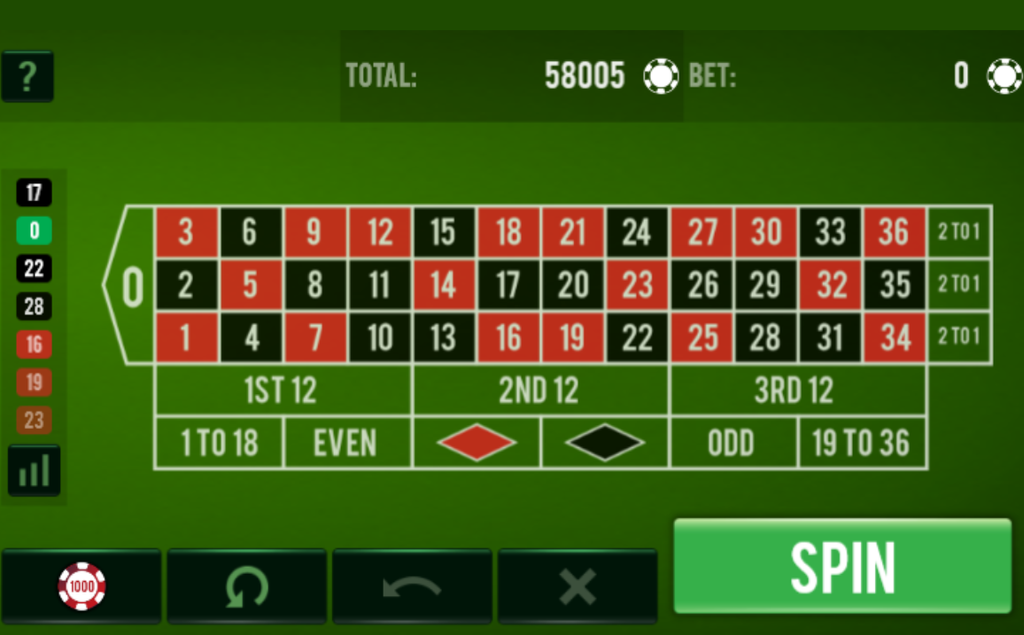Screen dimensions: 1024x635
Task: Repeat the last bet with the circular arrow
Action: click(246, 586)
